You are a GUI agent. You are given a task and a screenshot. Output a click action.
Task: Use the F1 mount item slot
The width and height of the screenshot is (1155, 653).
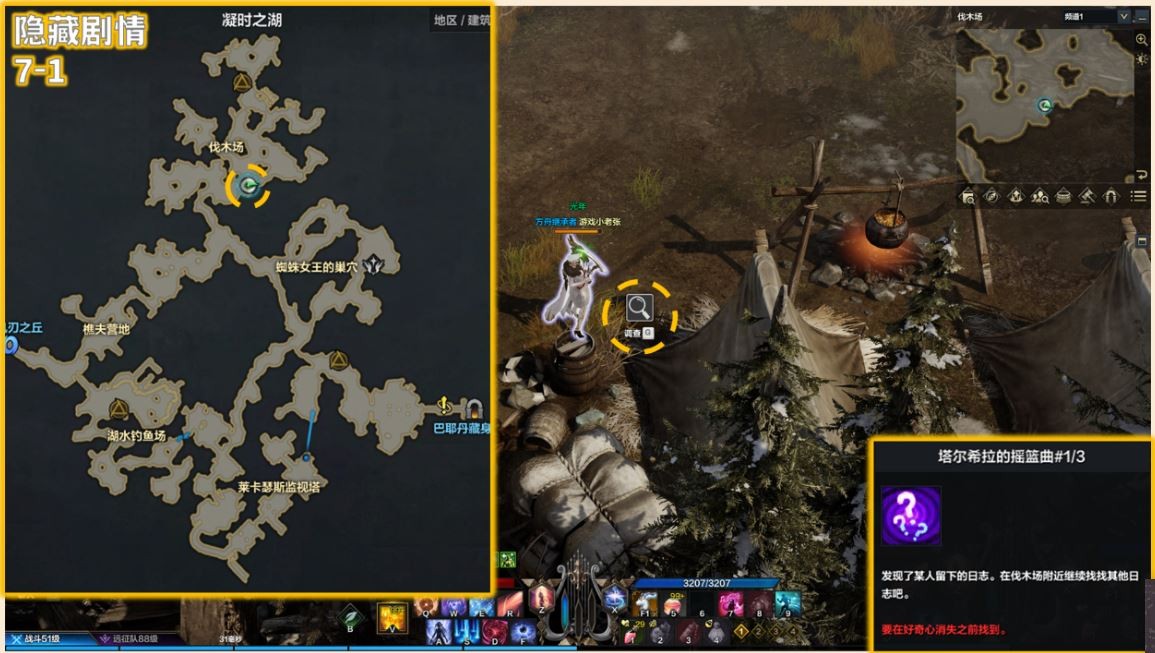pos(643,603)
